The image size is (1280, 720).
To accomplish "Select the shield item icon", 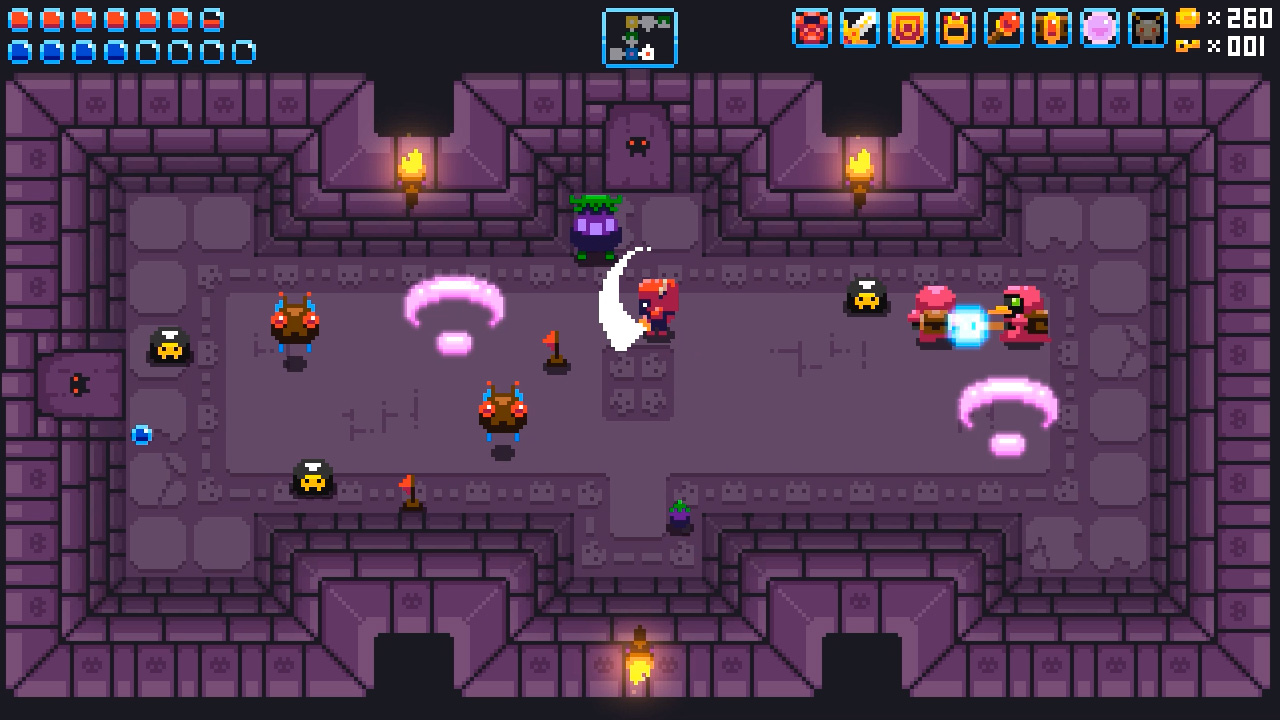I will click(x=908, y=30).
